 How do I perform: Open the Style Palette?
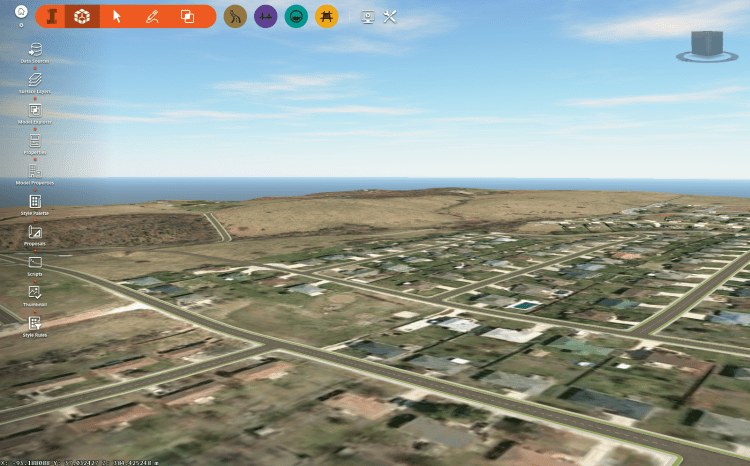35,202
